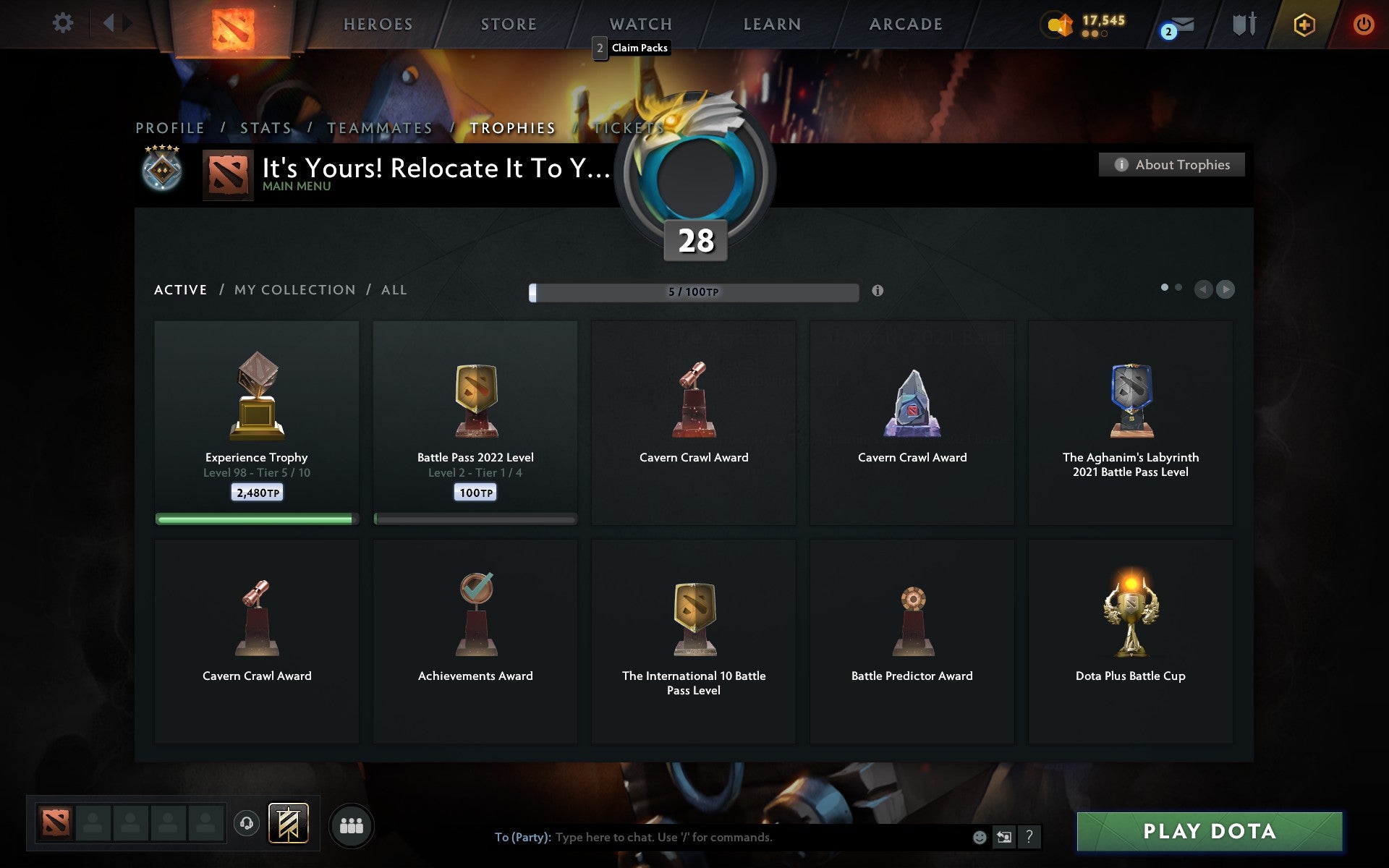Open the settings gear icon
Screen dimensions: 1389x868
pos(64,22)
